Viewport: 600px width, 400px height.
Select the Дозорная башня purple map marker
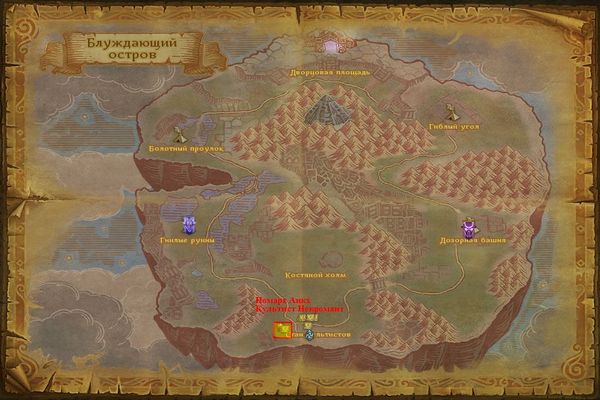click(x=469, y=228)
